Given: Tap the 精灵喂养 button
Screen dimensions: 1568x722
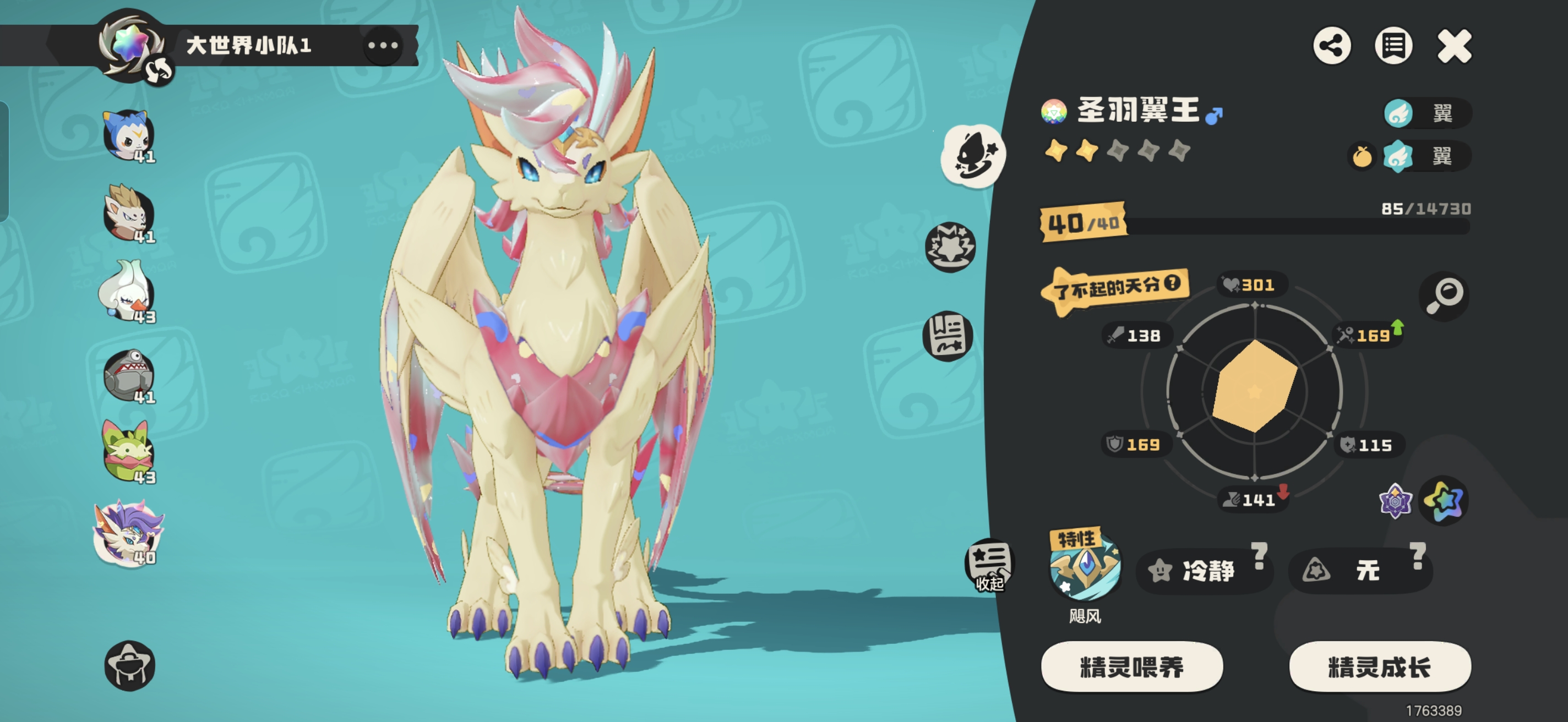Looking at the screenshot, I should click(1131, 666).
